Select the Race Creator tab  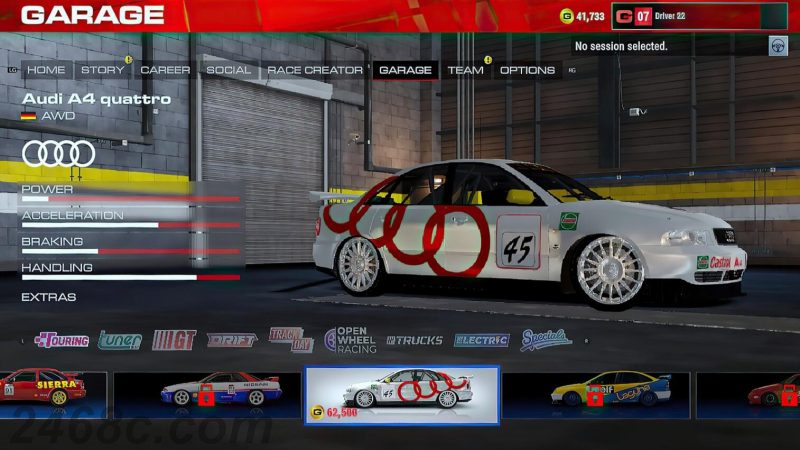pyautogui.click(x=314, y=70)
